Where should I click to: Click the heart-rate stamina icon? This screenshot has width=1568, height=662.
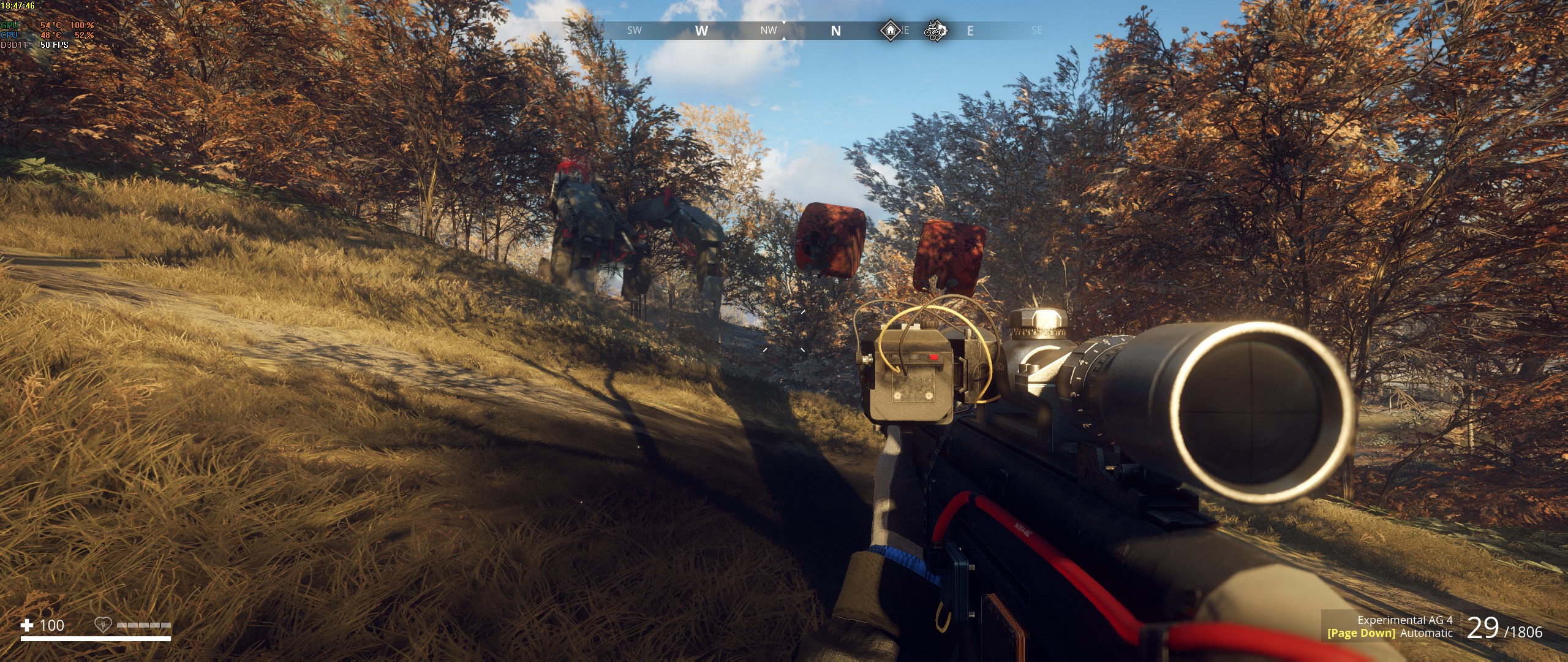click(102, 625)
